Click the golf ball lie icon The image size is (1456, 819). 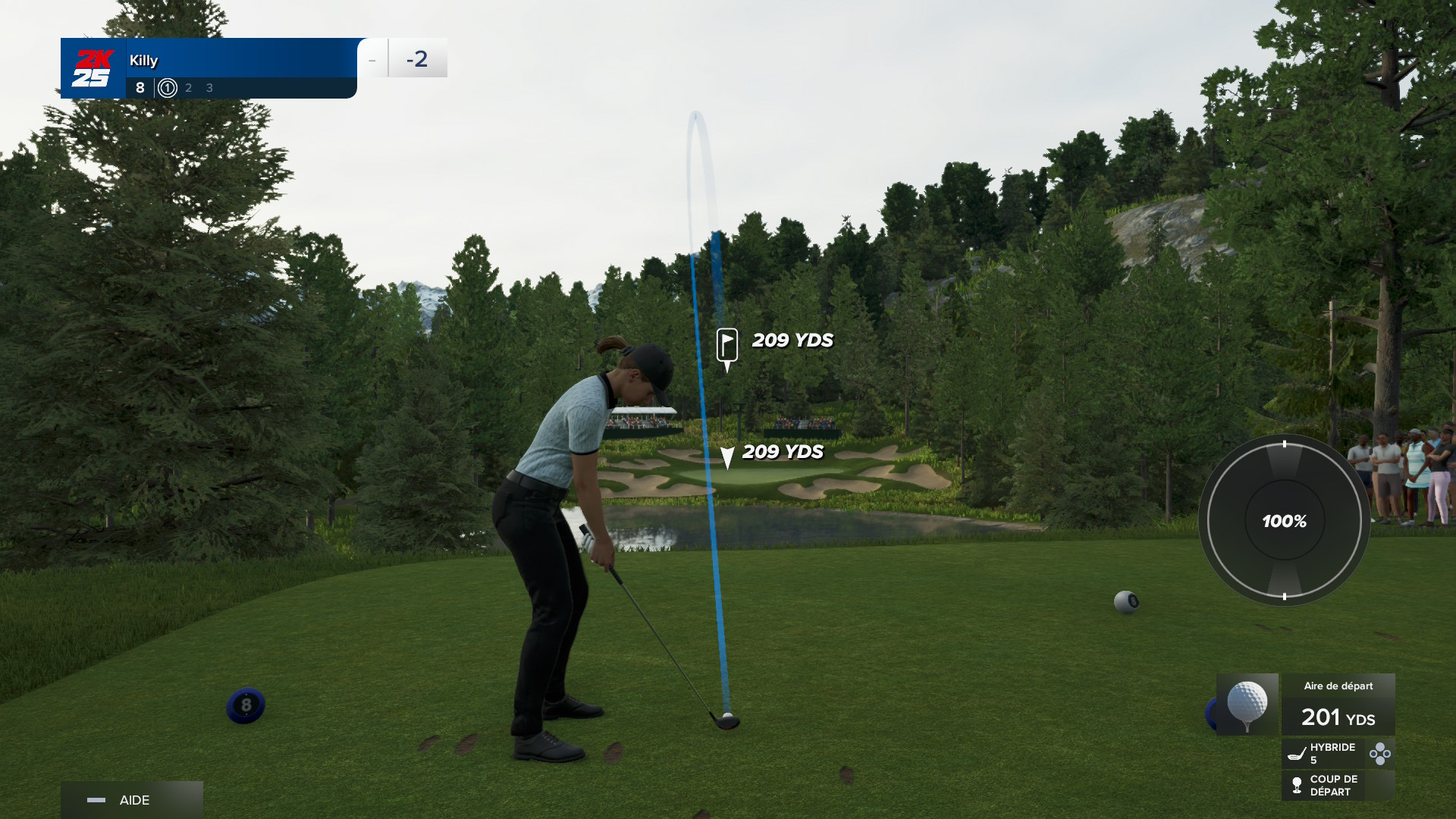1247,704
